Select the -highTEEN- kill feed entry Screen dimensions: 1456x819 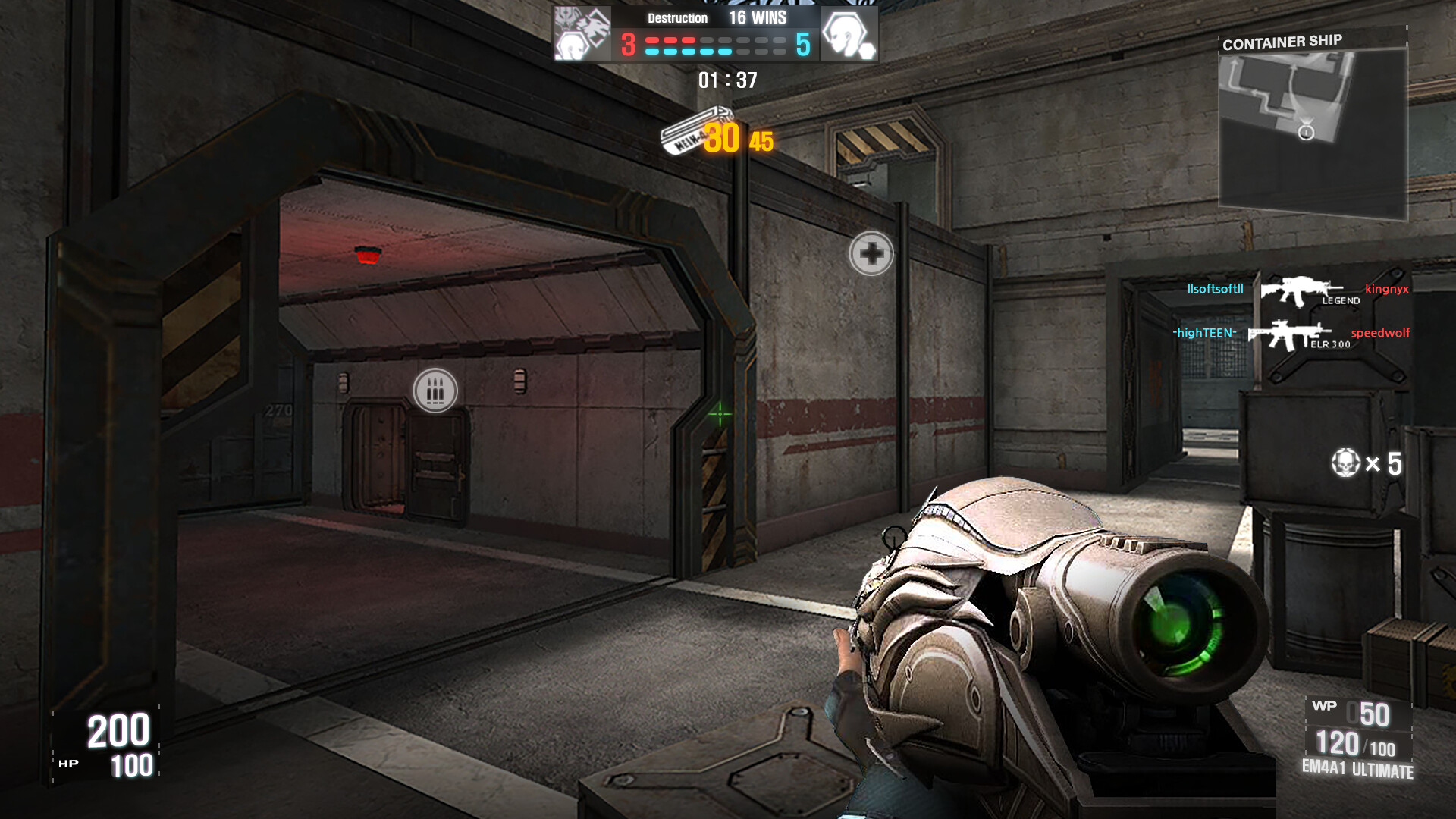click(1204, 333)
